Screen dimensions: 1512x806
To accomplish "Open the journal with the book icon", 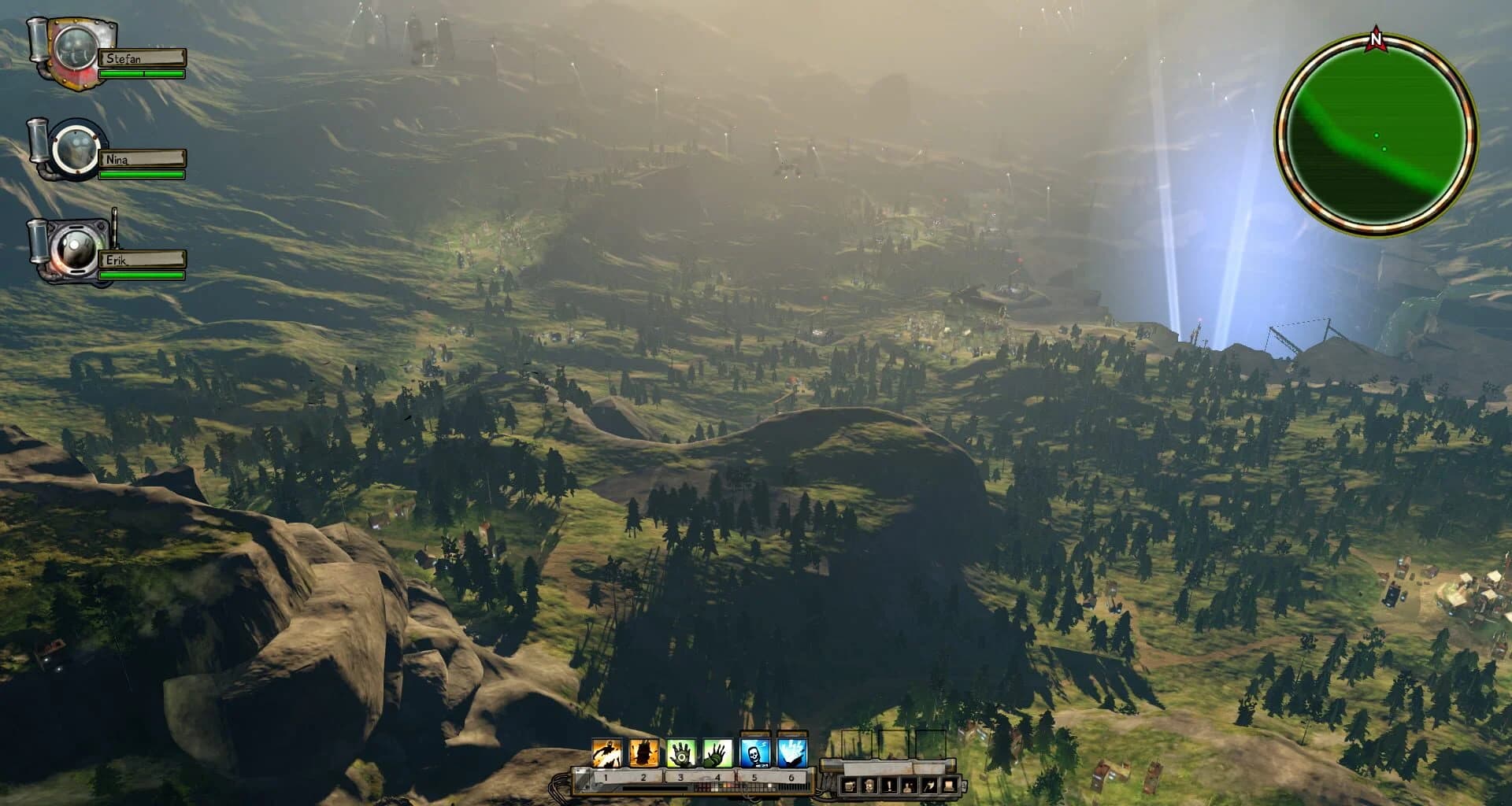I will point(948,785).
